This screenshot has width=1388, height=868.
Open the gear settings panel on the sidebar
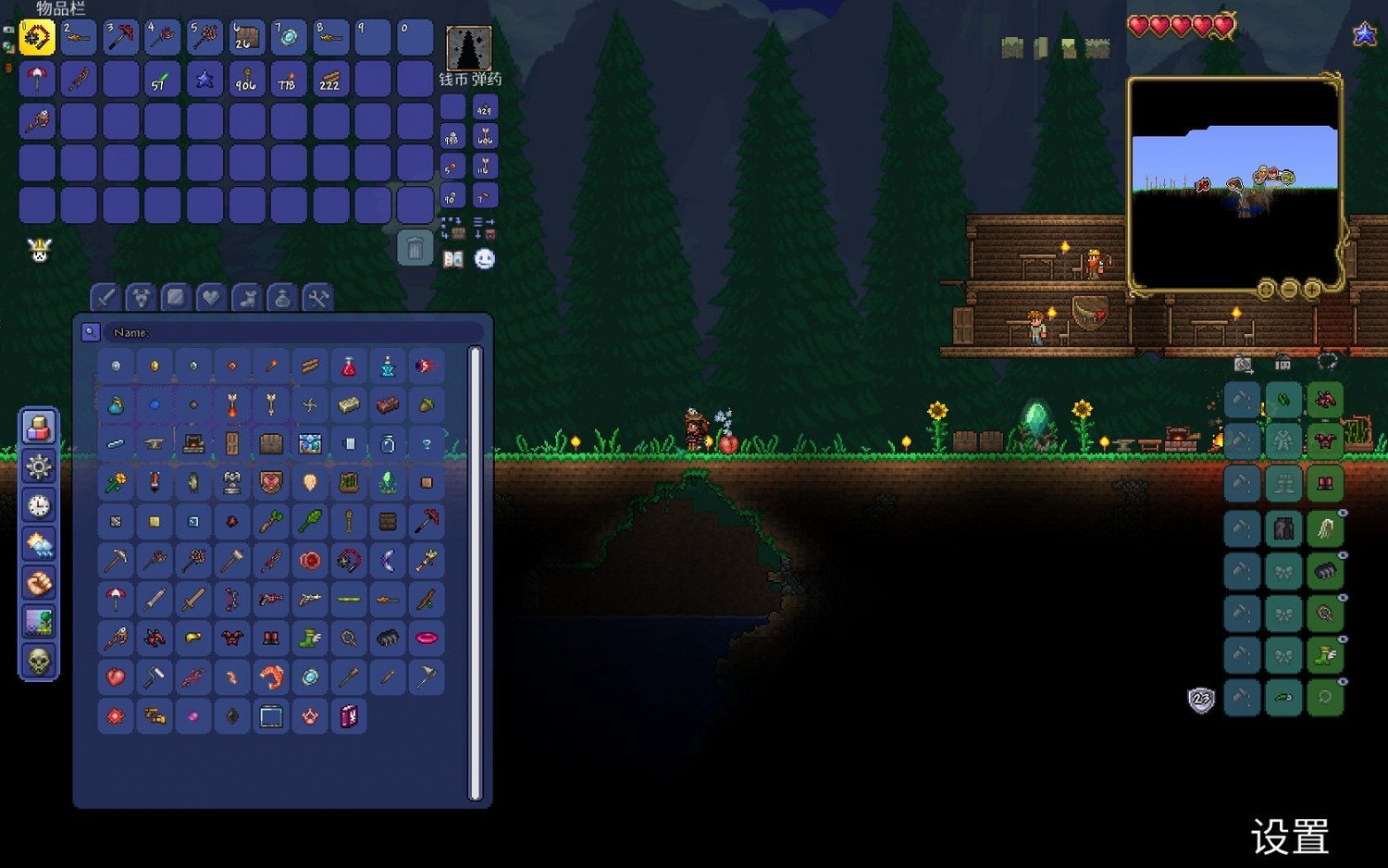[38, 466]
